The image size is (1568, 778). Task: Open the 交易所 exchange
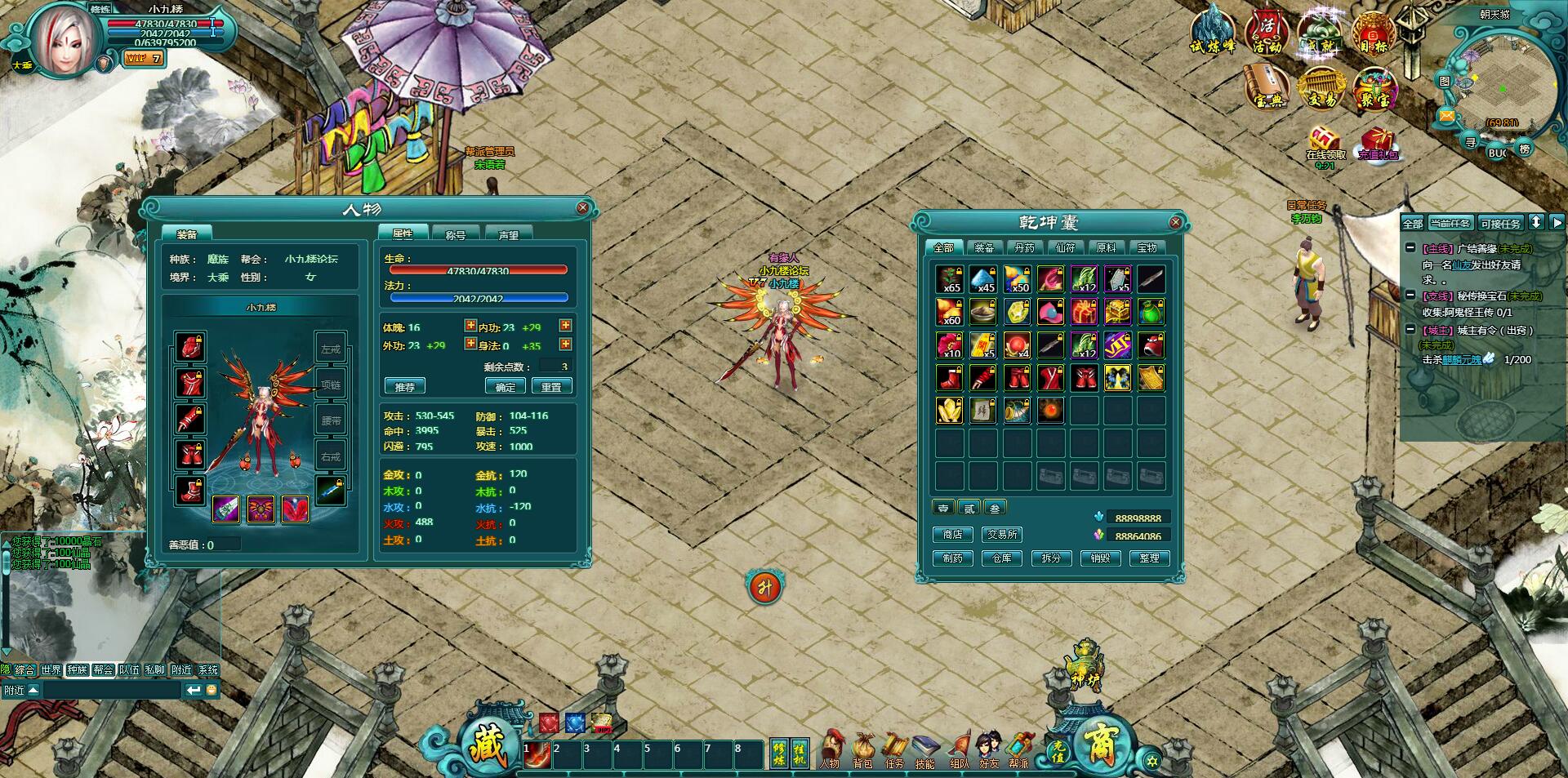tap(1002, 534)
